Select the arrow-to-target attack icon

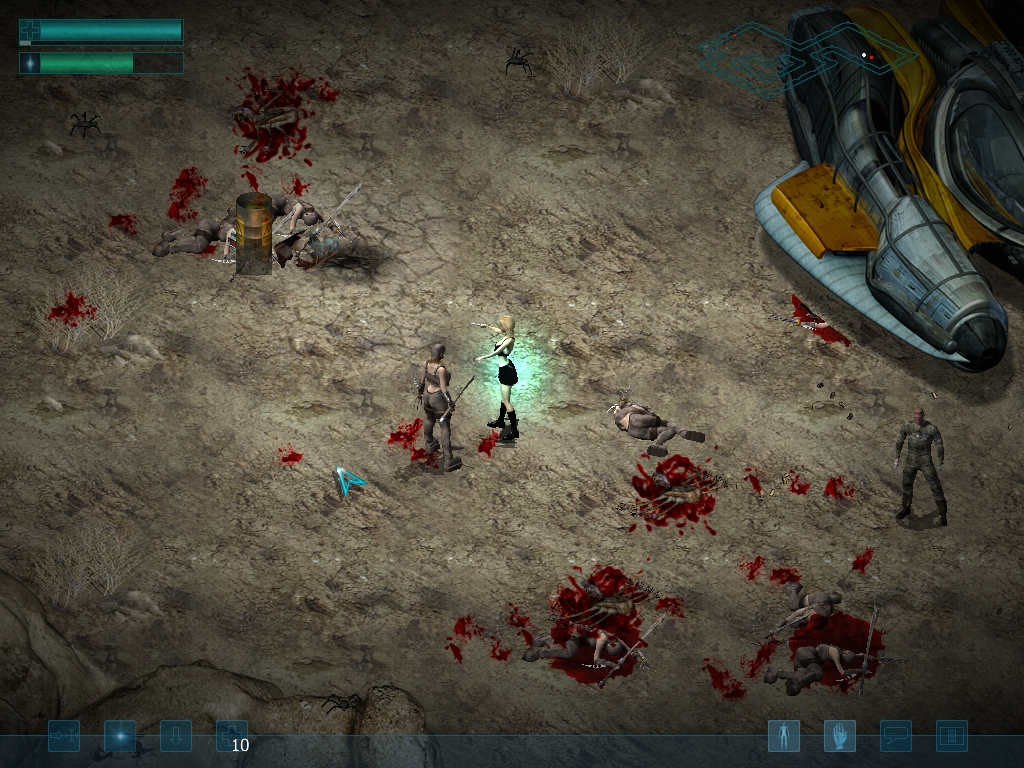64,737
